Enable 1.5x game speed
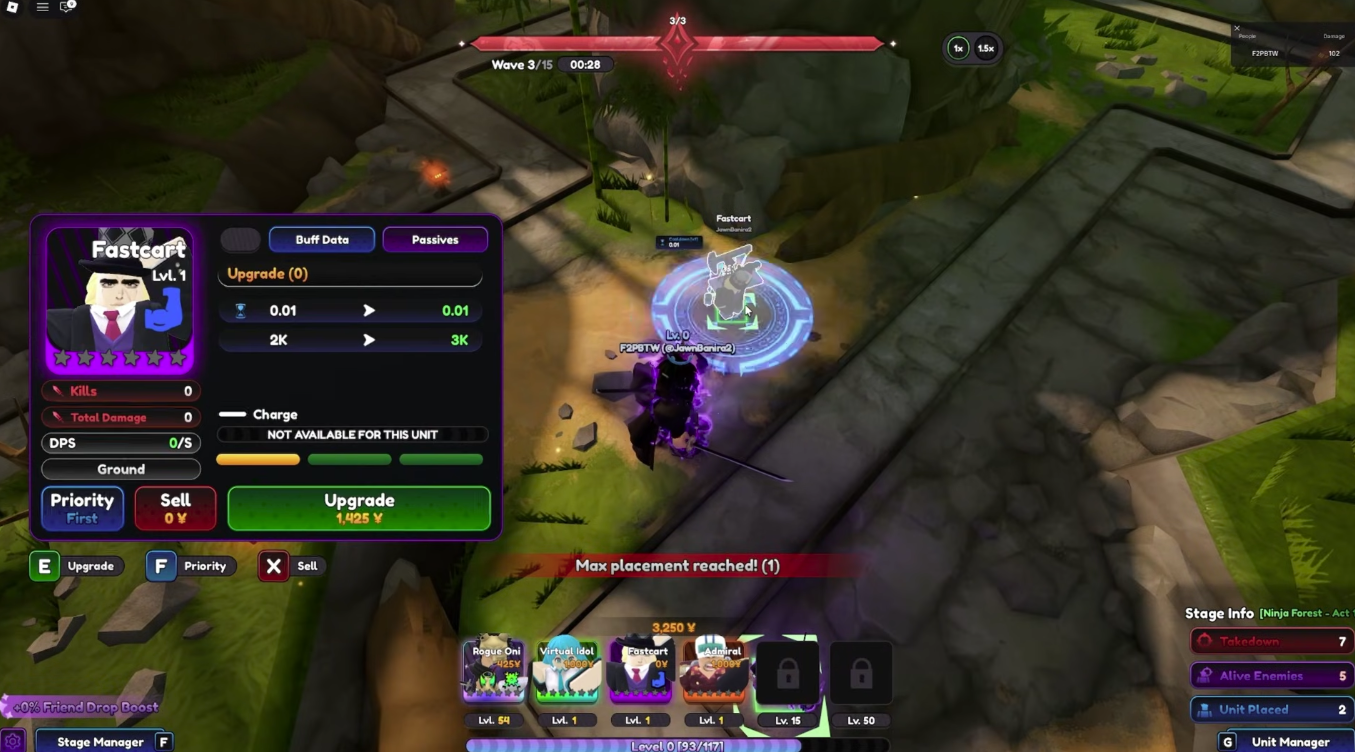The width and height of the screenshot is (1355, 752). tap(985, 47)
